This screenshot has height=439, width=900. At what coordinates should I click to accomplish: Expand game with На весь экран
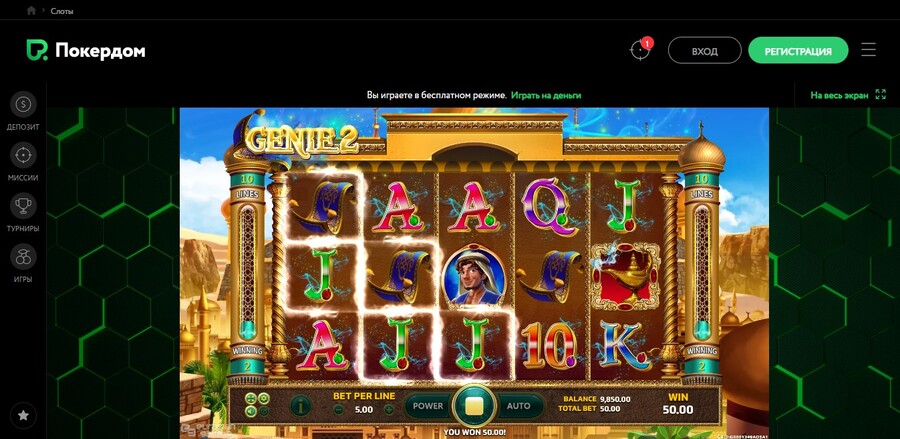coord(848,95)
